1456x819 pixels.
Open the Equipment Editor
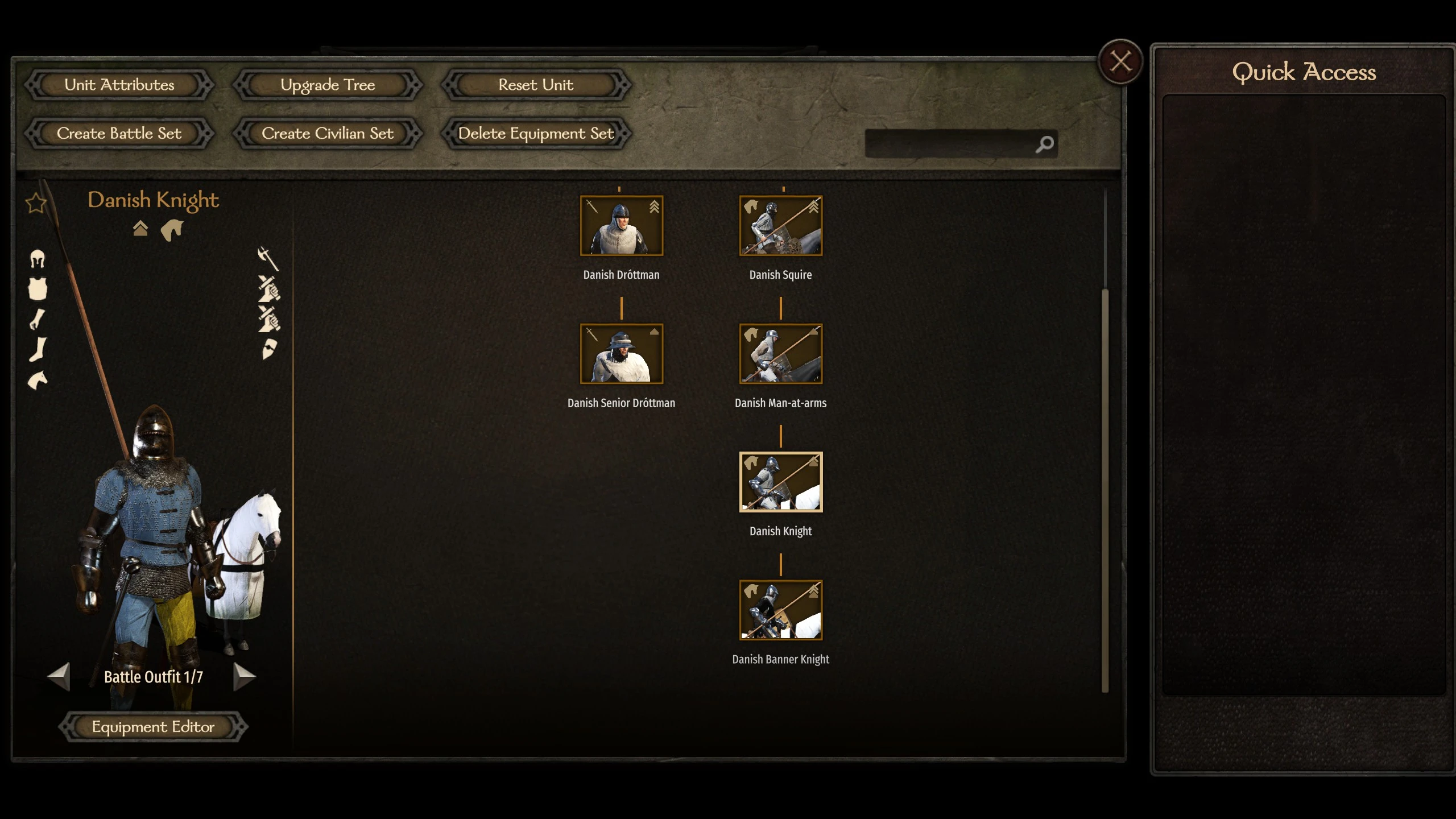pyautogui.click(x=153, y=727)
